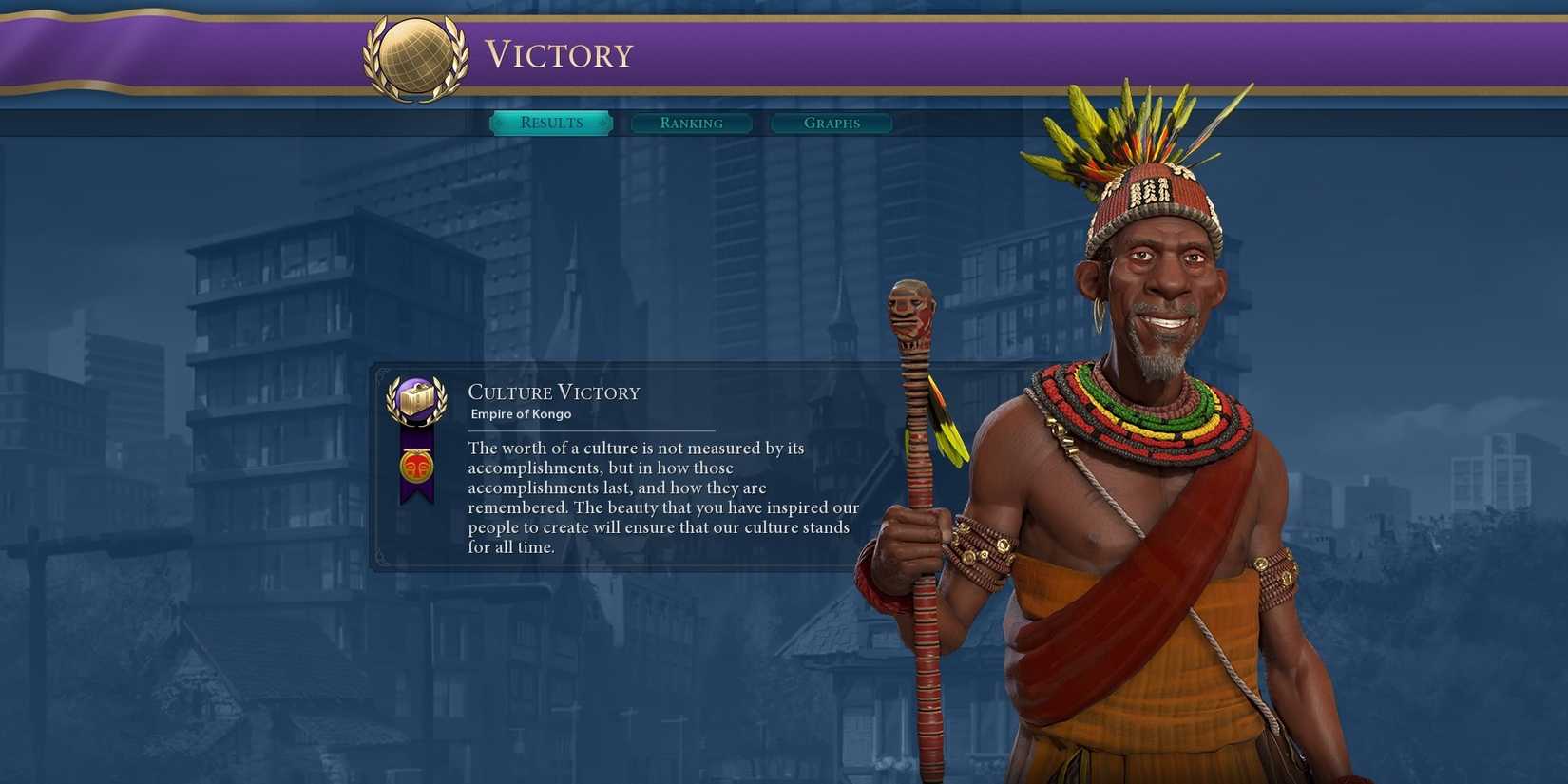Select the Tourism suitcase medal icon
Viewport: 1568px width, 784px height.
(415, 399)
